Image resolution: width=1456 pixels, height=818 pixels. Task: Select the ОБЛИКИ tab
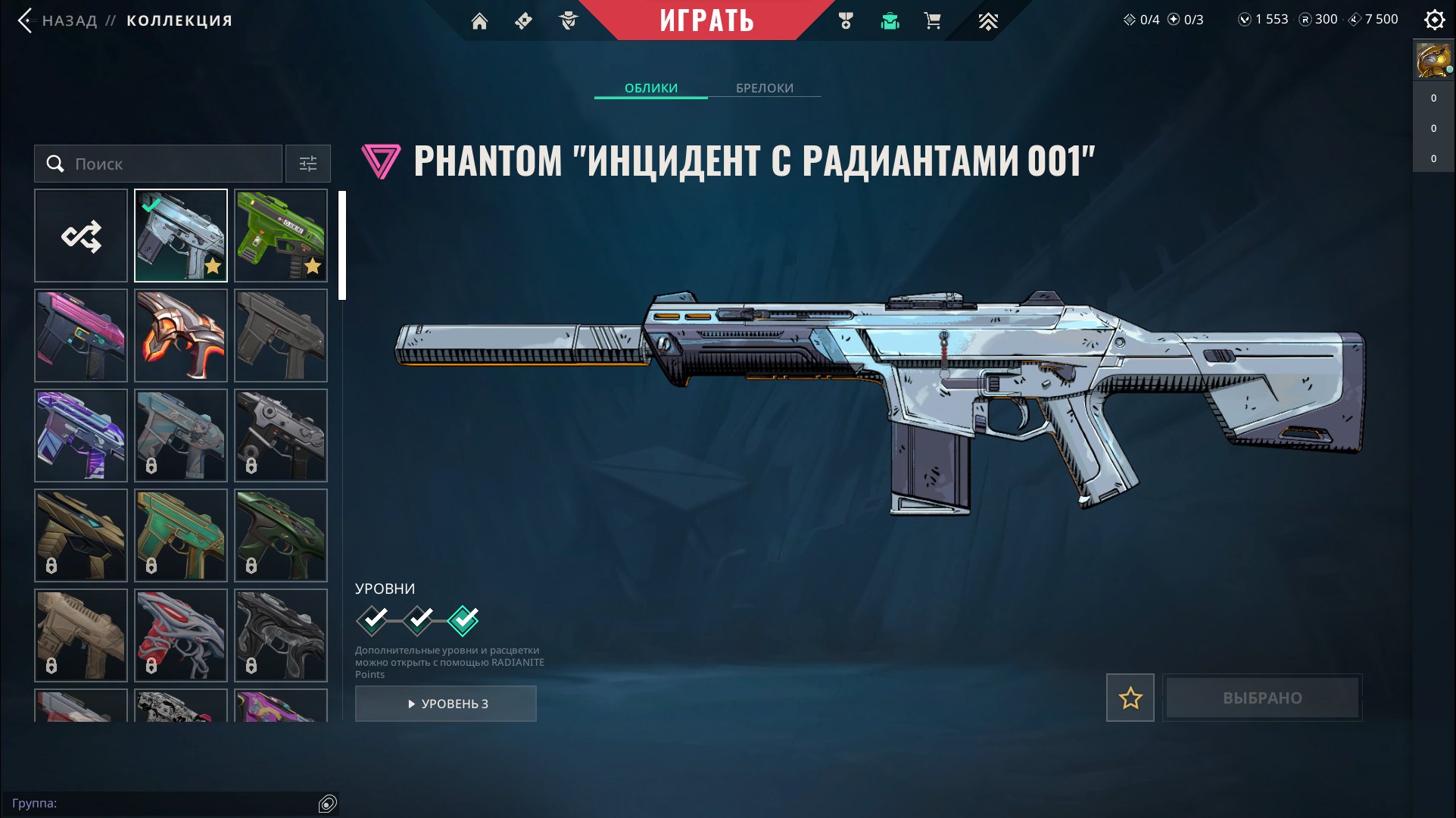tap(651, 88)
